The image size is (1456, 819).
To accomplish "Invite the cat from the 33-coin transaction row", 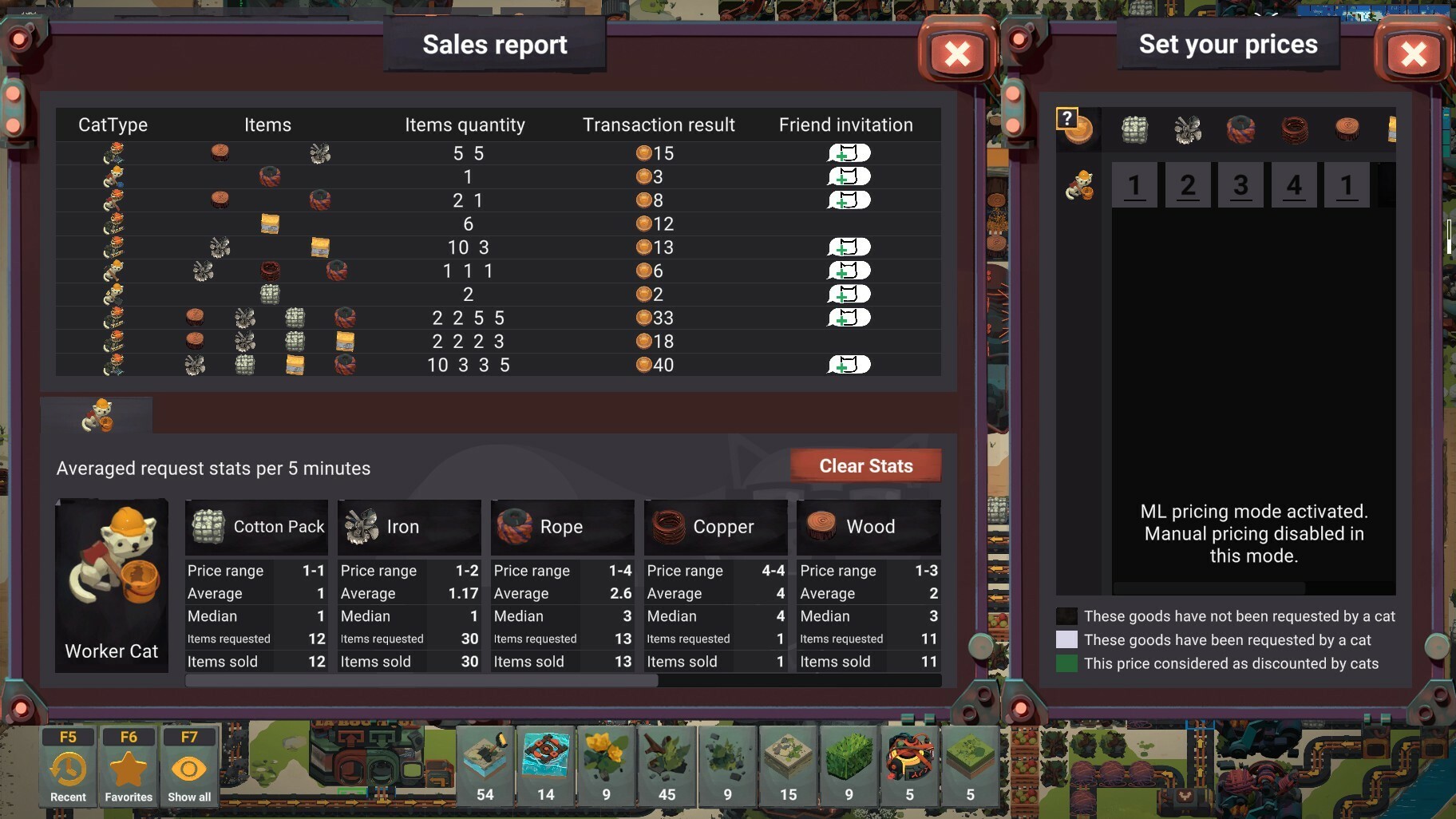I will pyautogui.click(x=848, y=318).
